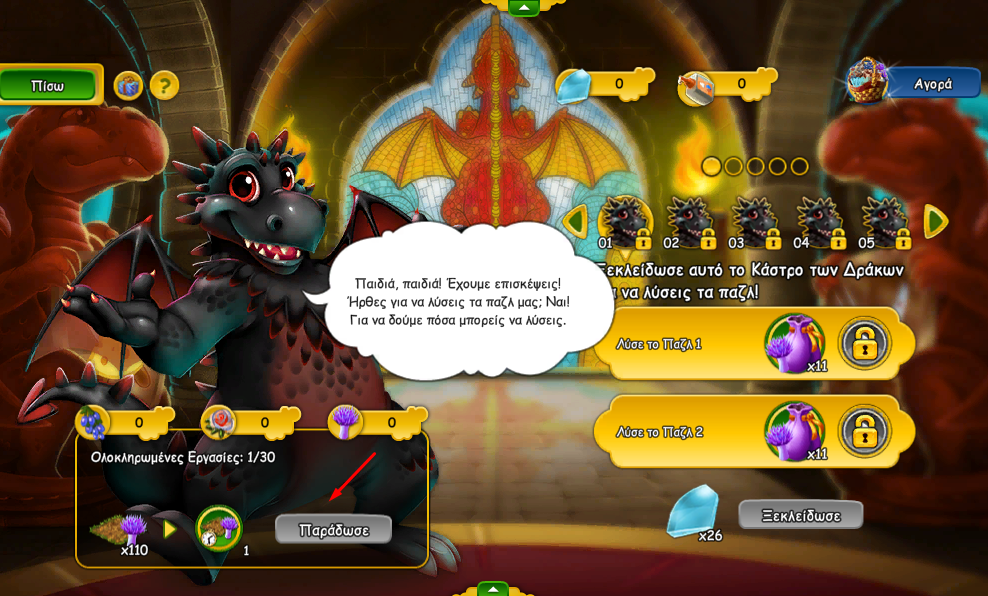Open the gift box icon
The image size is (988, 596).
click(x=128, y=86)
